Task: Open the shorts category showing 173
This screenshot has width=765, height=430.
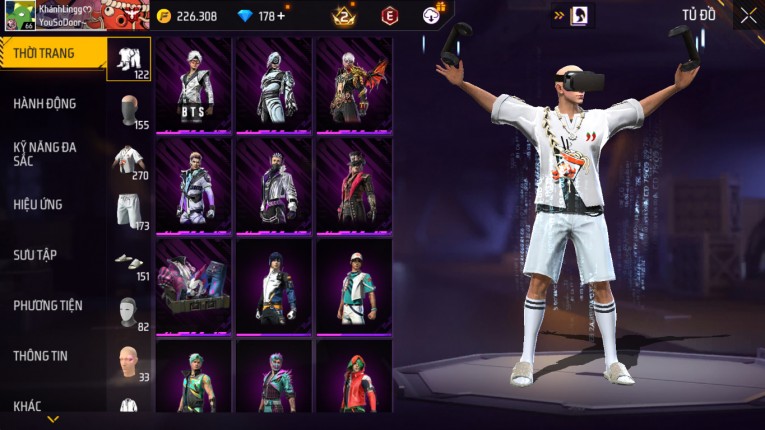Action: coord(127,212)
